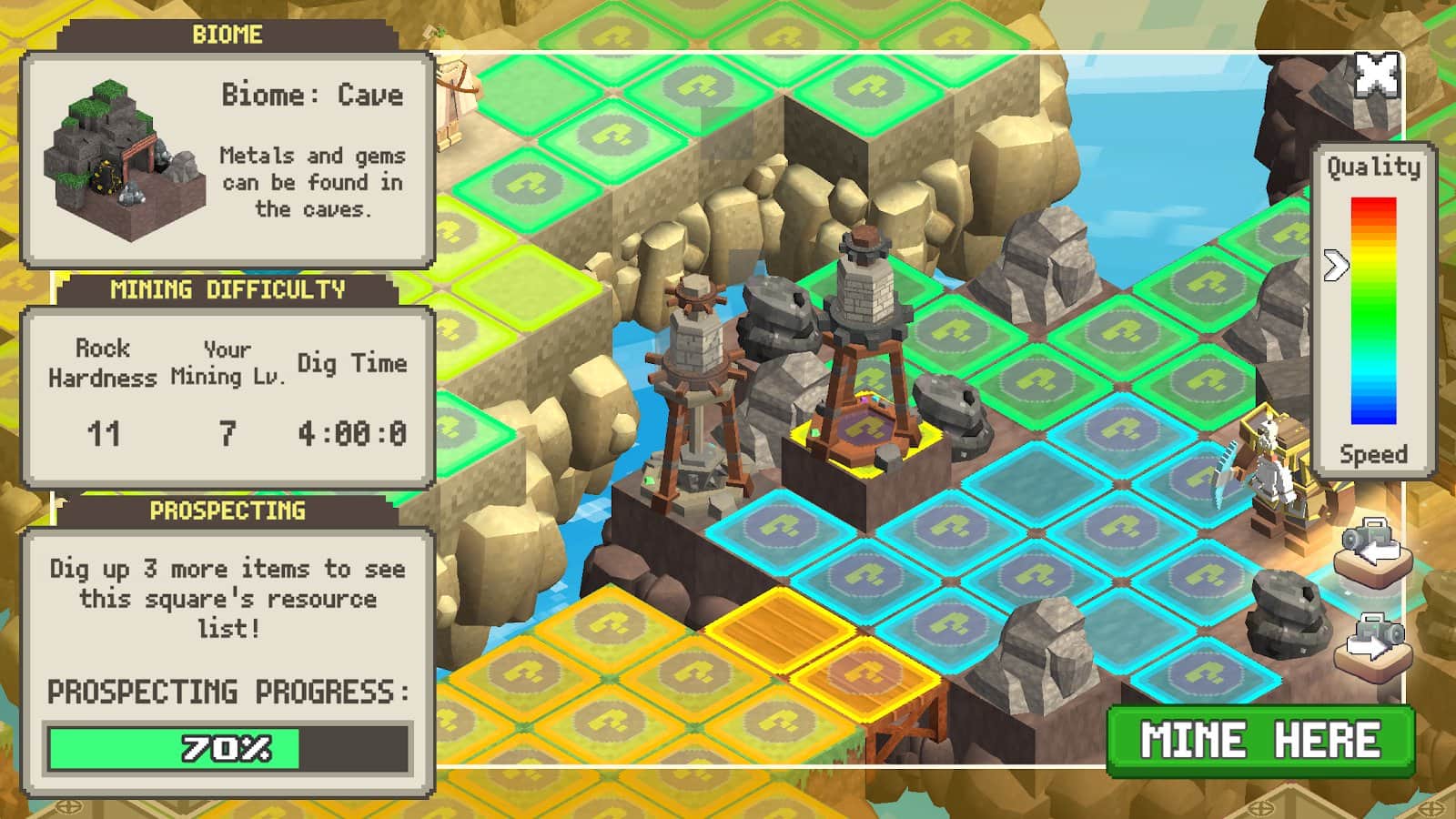Adjust the Quality/Speed color slider
The width and height of the screenshot is (1456, 819).
point(1336,266)
